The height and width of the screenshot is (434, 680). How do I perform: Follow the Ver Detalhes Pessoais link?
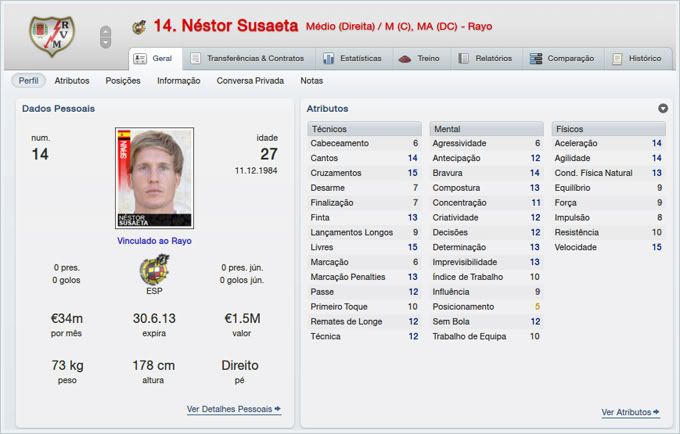pos(234,409)
